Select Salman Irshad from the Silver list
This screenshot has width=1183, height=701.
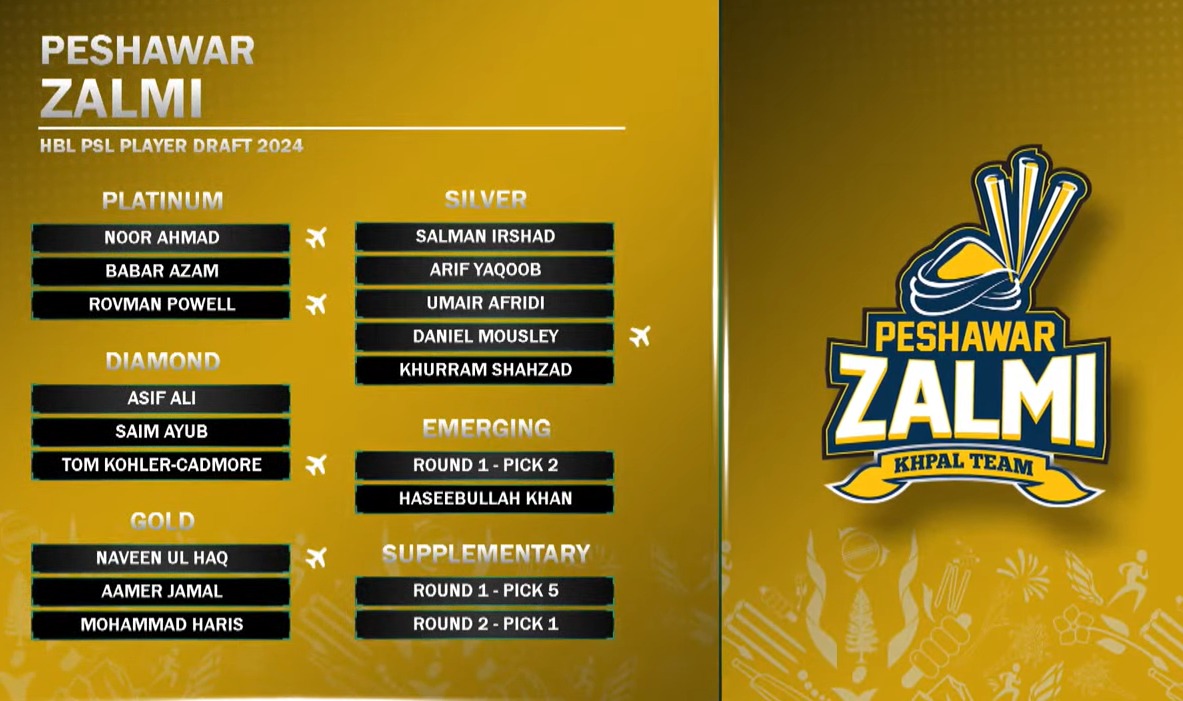[485, 237]
